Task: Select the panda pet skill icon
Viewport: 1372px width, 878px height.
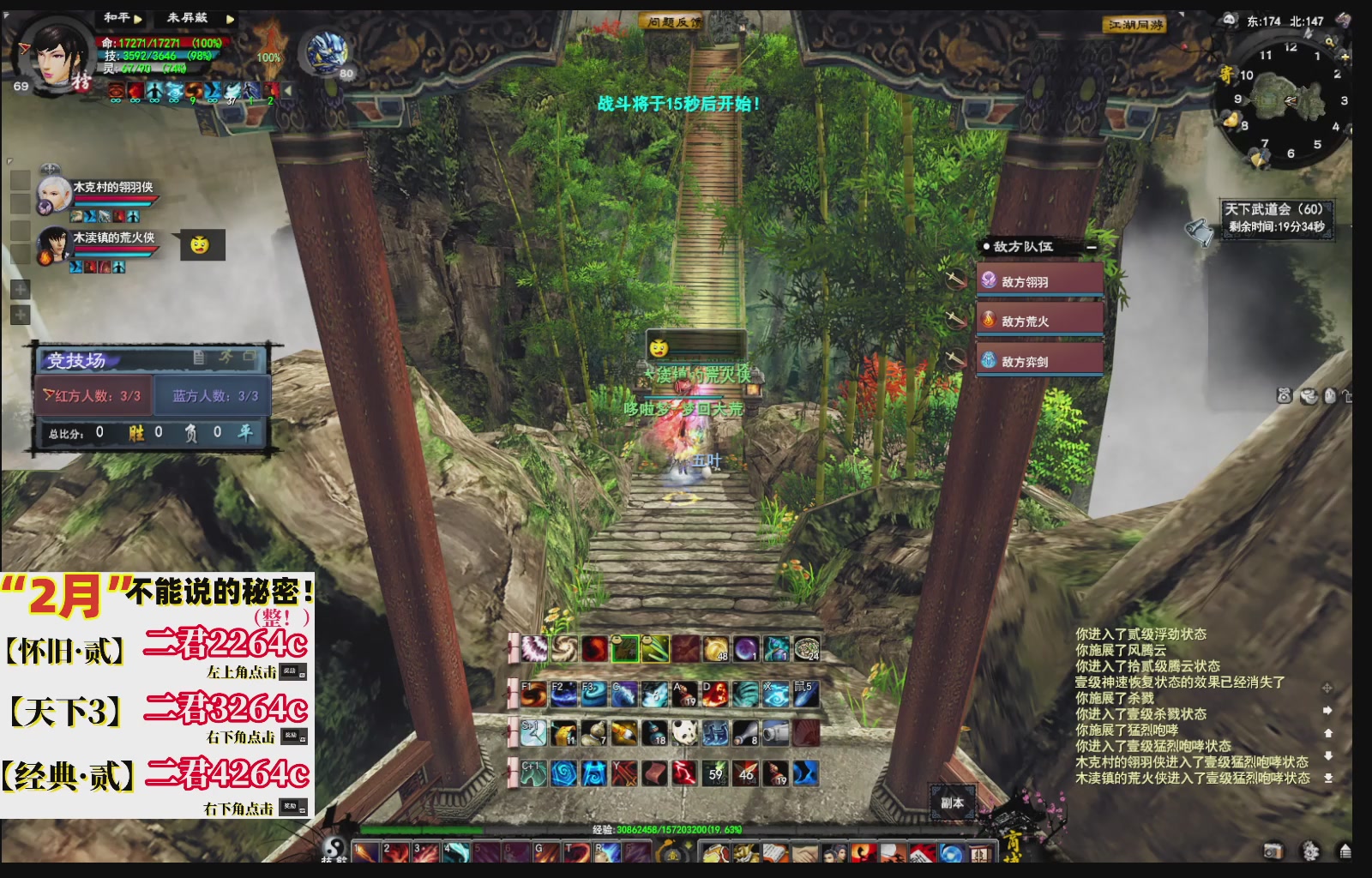Action: (685, 734)
